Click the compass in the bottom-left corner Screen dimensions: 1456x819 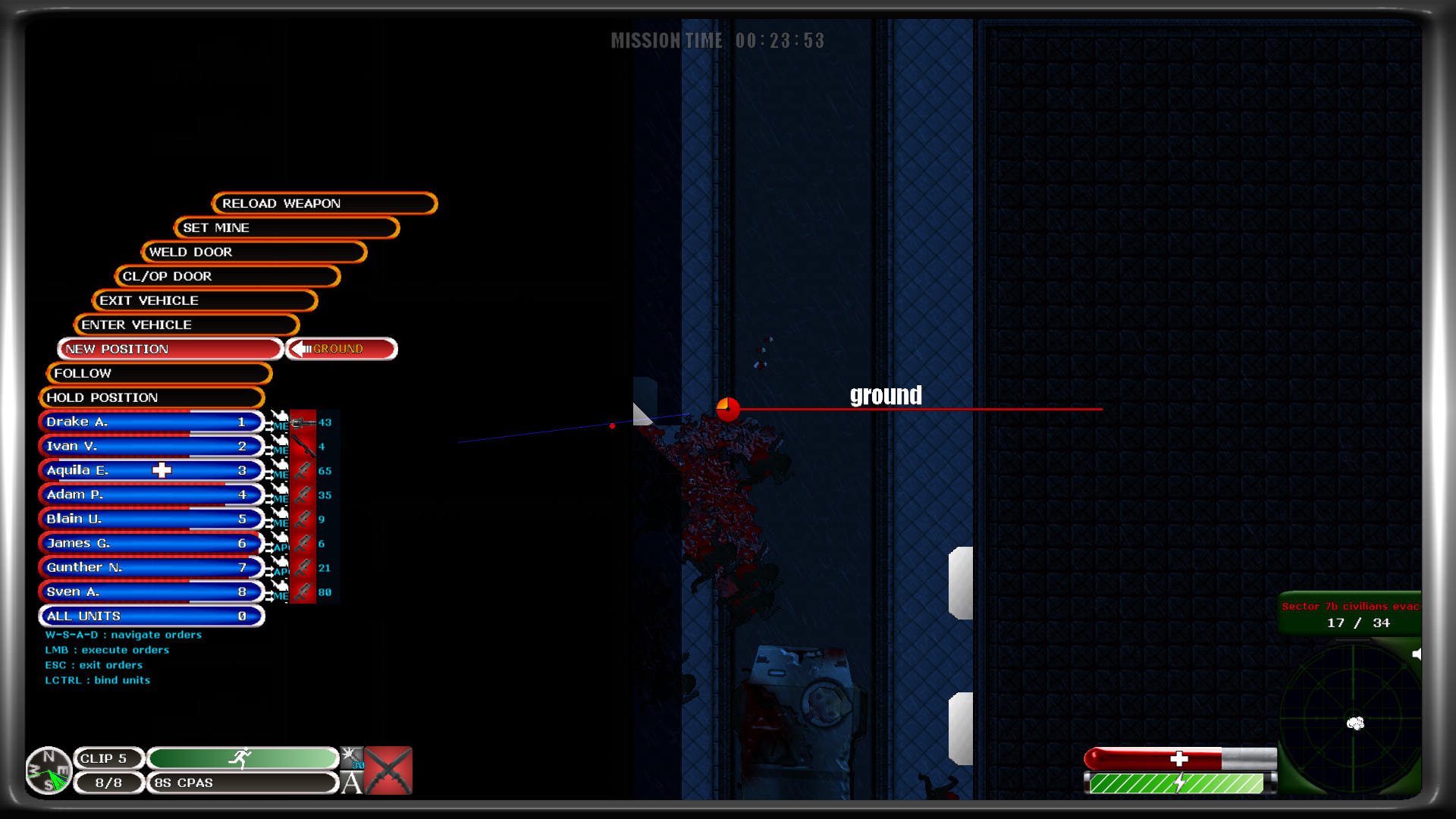coord(48,770)
